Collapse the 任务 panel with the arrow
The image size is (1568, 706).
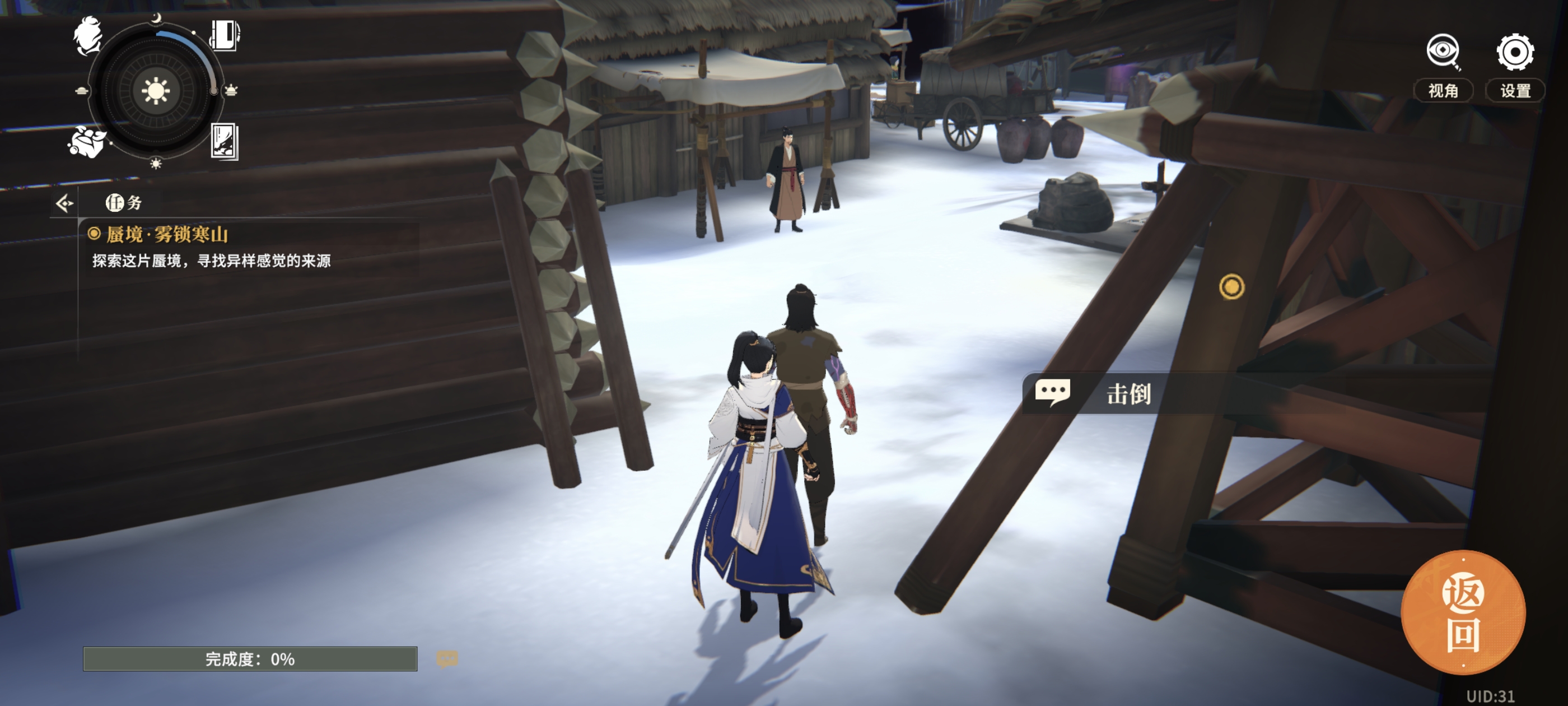(x=64, y=203)
